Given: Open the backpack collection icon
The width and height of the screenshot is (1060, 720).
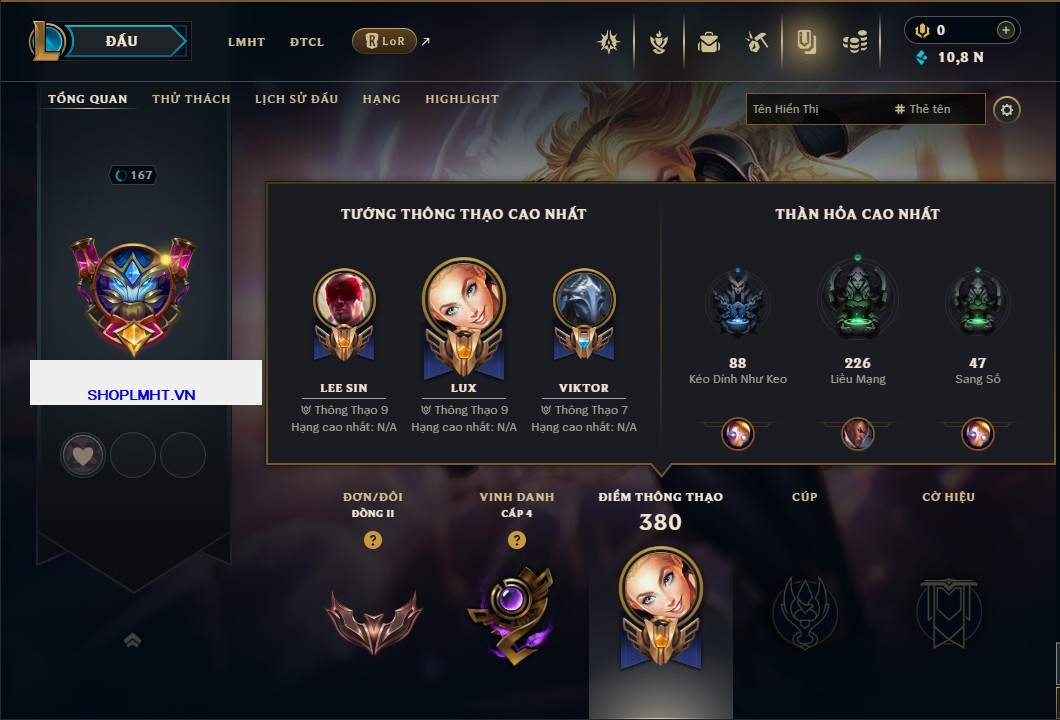Looking at the screenshot, I should click(x=709, y=42).
